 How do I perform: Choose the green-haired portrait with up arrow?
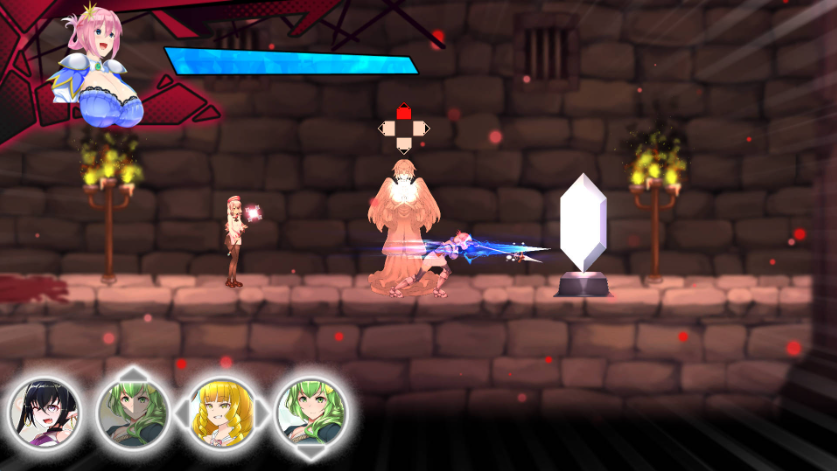tap(132, 411)
